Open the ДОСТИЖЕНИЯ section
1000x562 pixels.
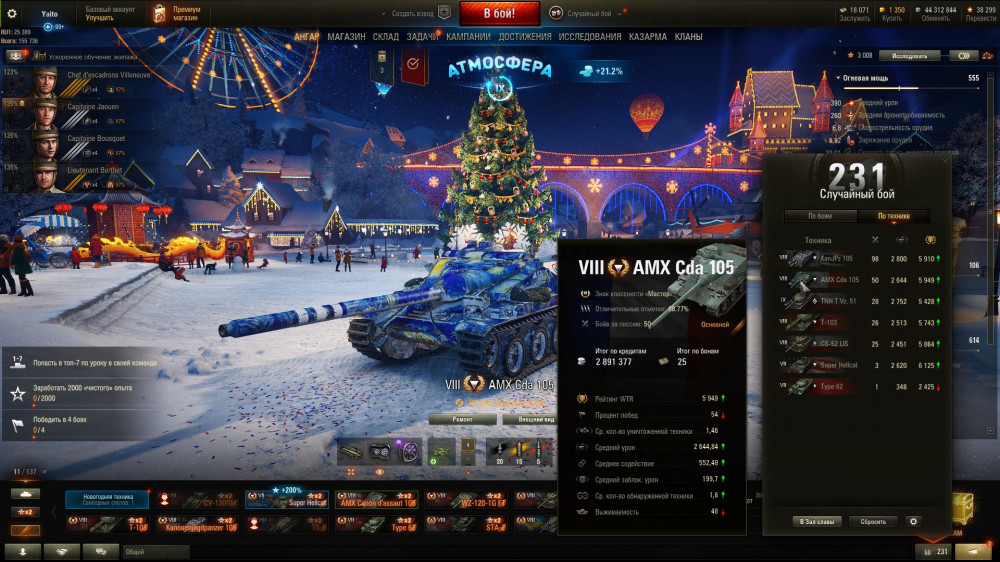525,37
